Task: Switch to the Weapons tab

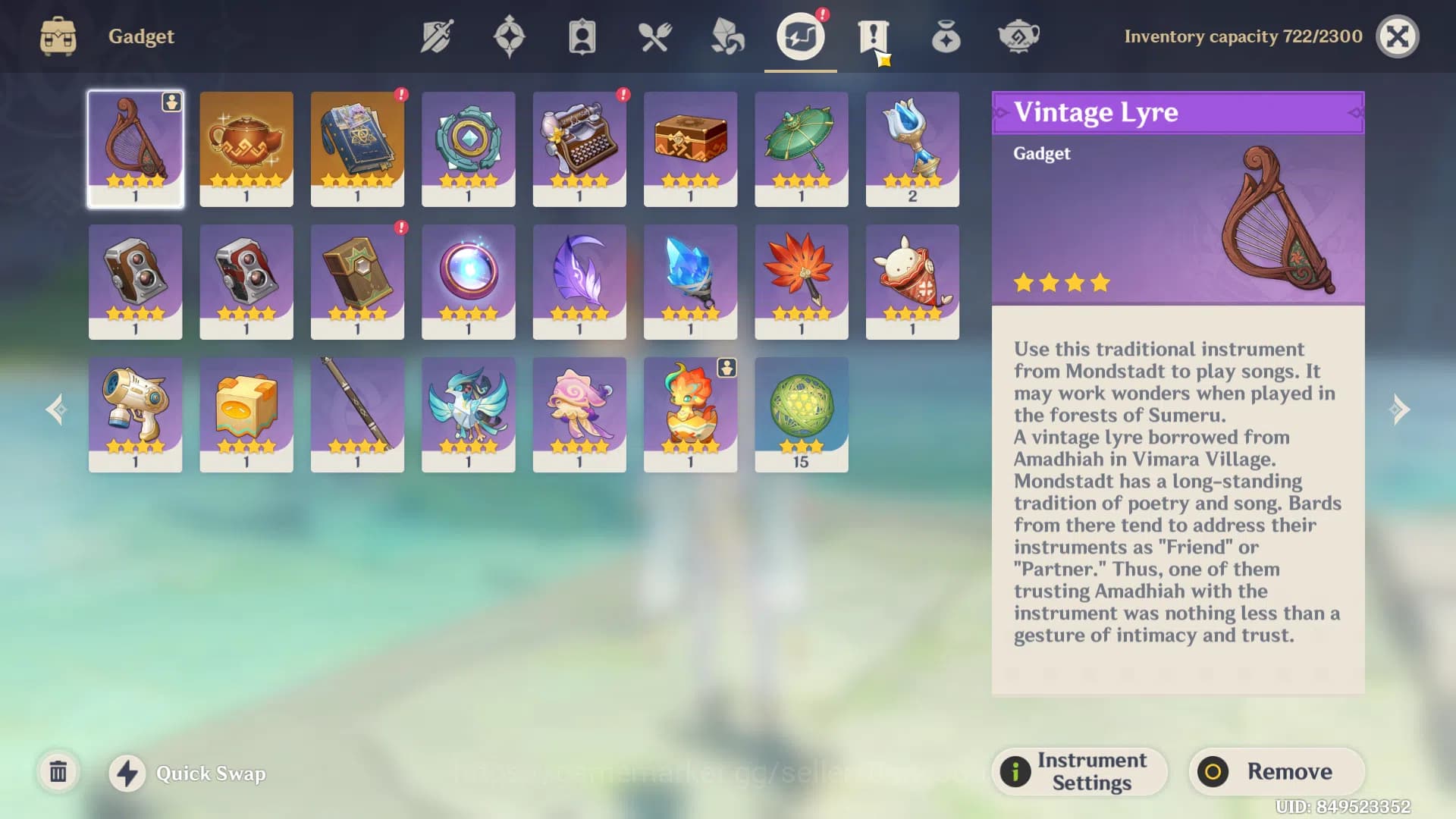Action: pyautogui.click(x=437, y=36)
